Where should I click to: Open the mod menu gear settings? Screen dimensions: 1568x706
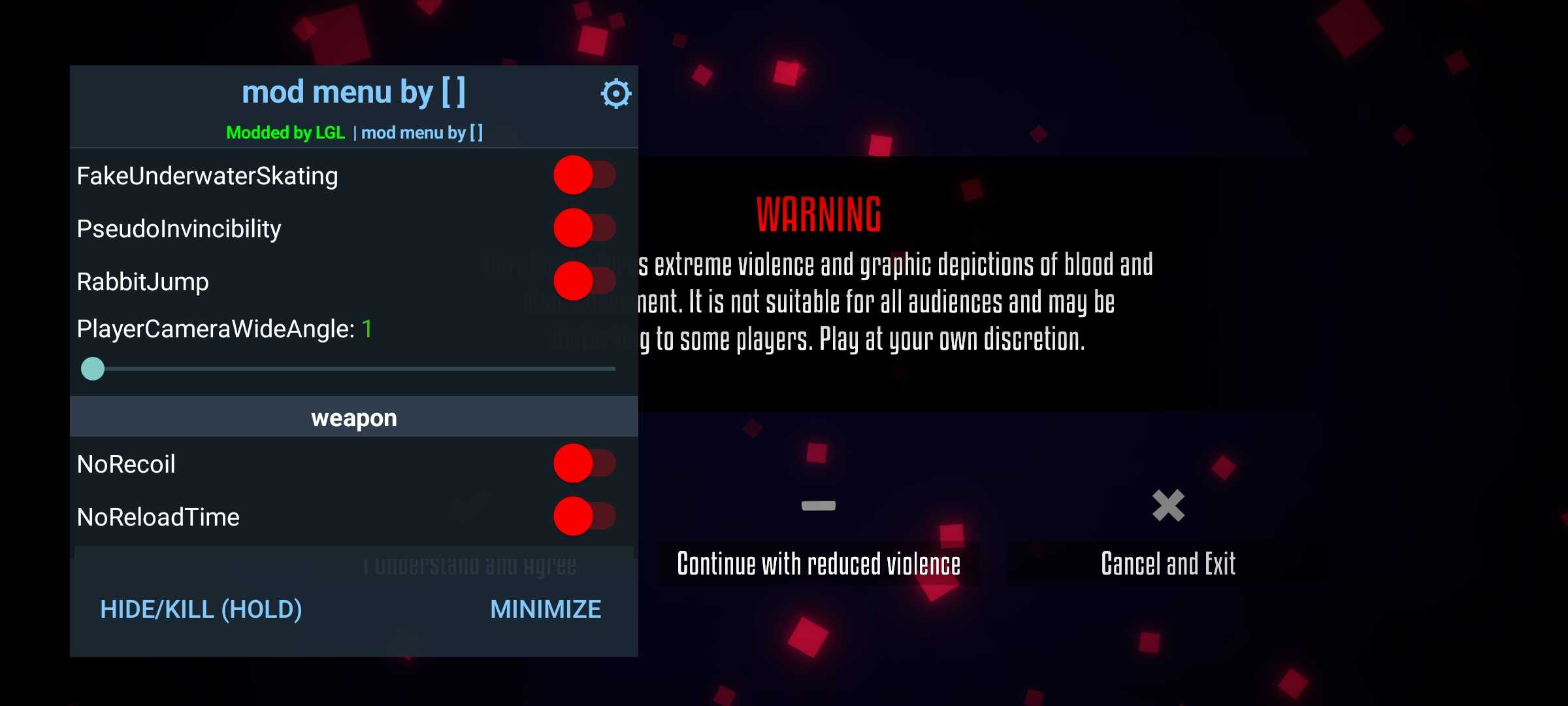(x=615, y=94)
